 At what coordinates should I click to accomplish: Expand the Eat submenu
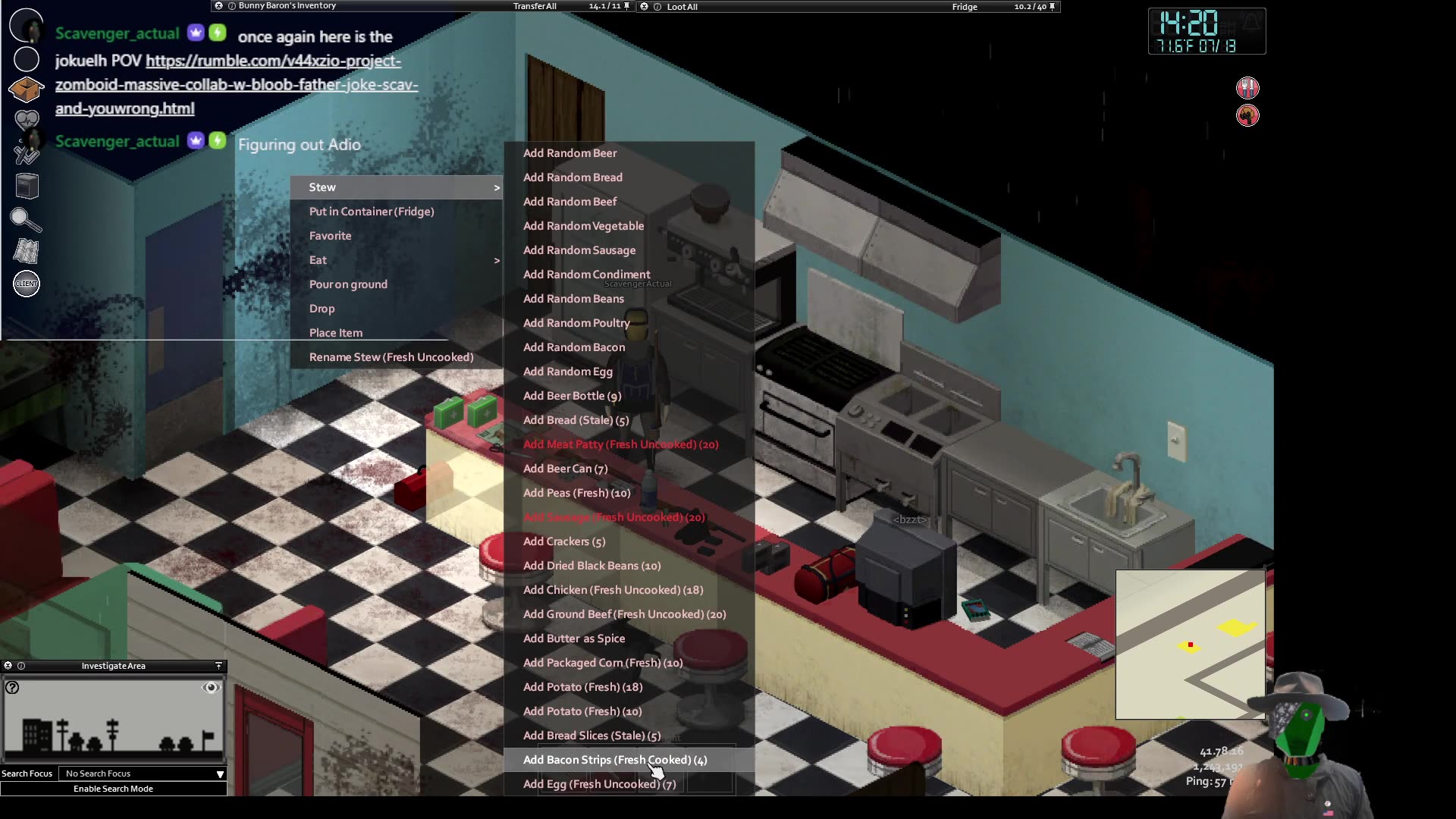click(394, 260)
